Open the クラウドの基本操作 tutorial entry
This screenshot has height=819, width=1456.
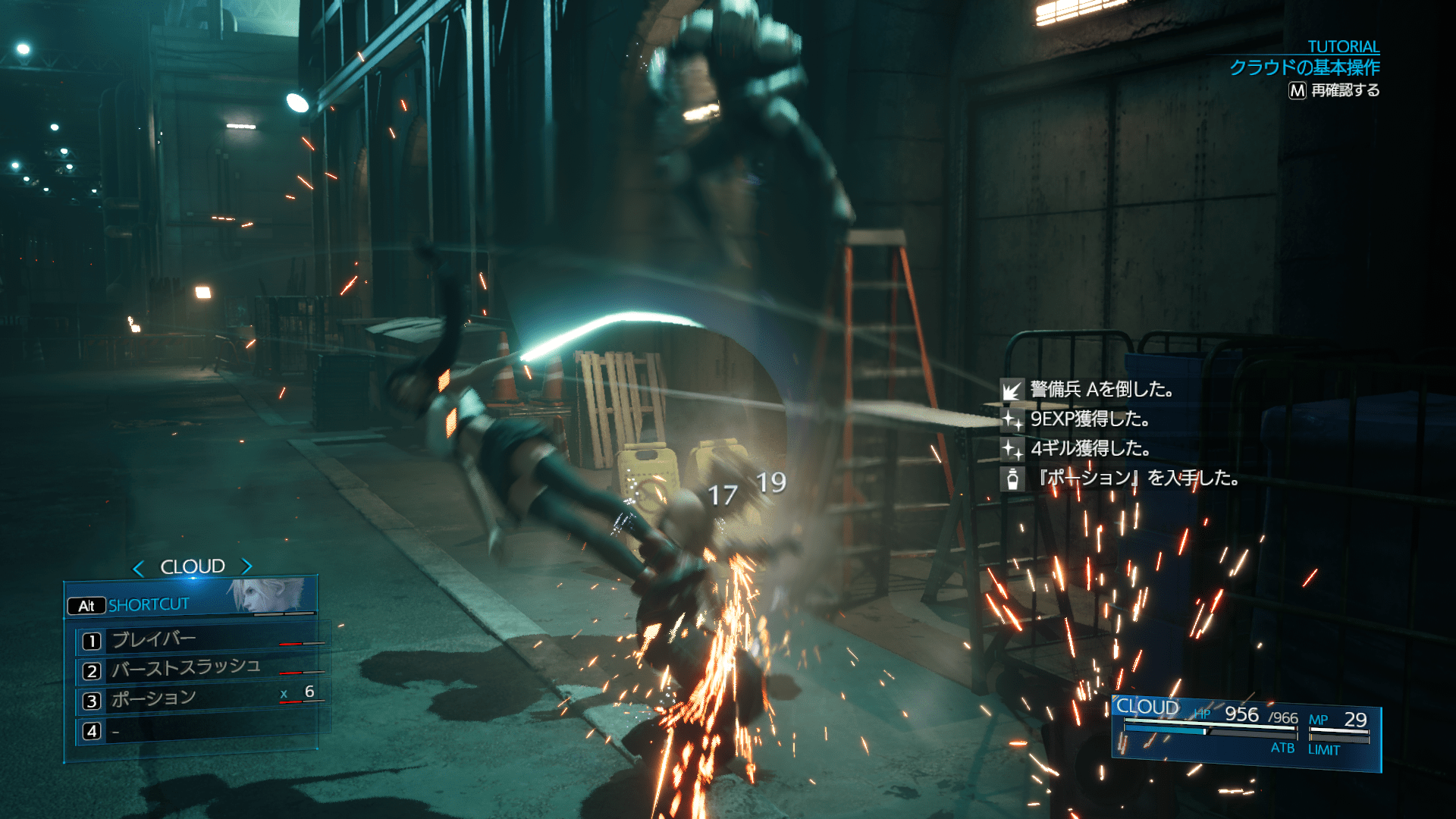(x=1304, y=68)
